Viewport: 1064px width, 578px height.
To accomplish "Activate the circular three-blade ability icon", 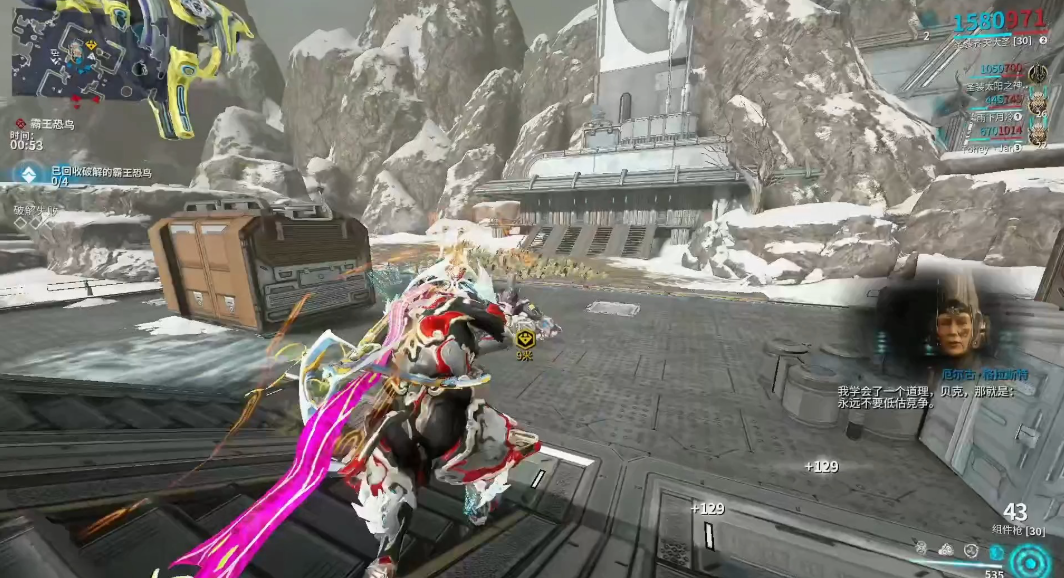I will pyautogui.click(x=970, y=550).
